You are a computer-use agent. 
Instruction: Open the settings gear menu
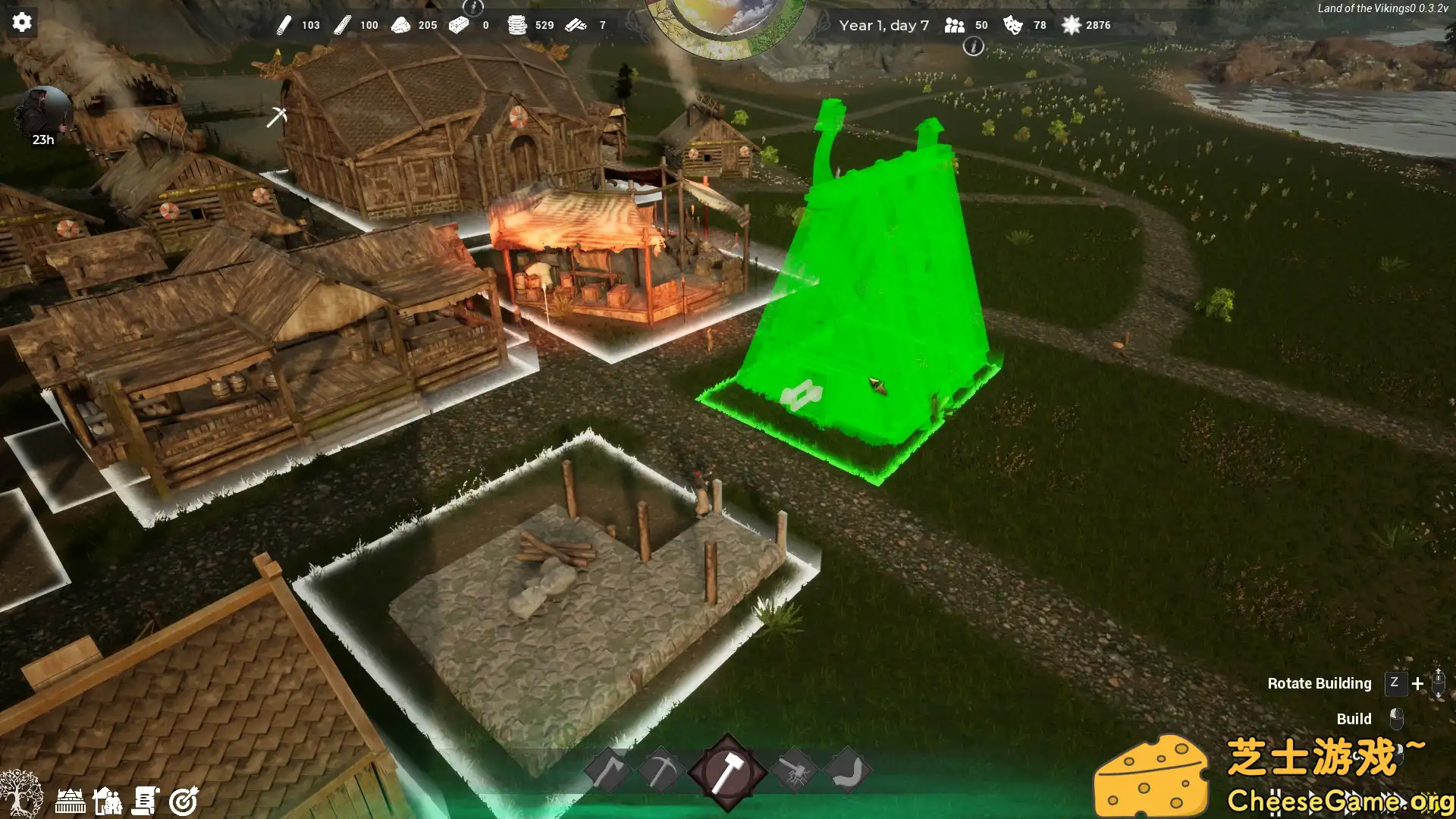tap(22, 22)
